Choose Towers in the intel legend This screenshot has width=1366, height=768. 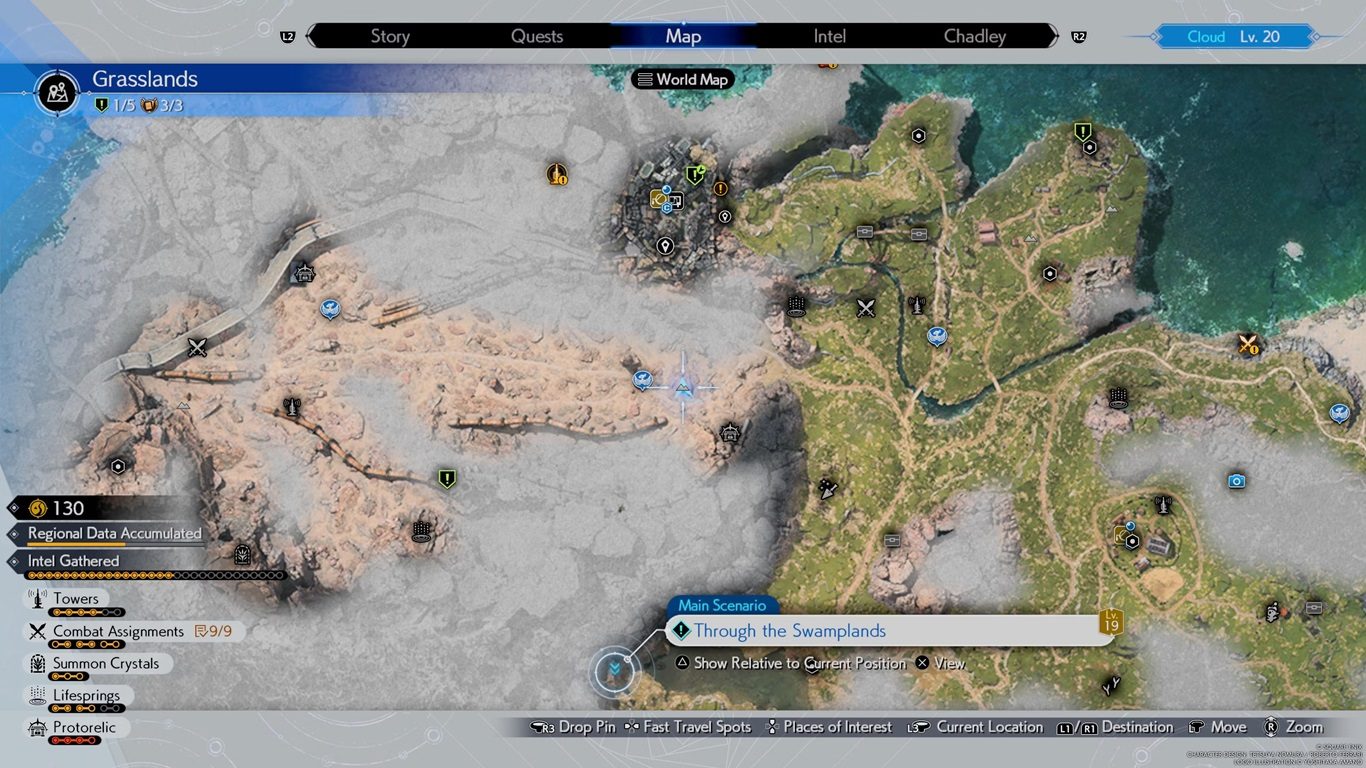76,599
